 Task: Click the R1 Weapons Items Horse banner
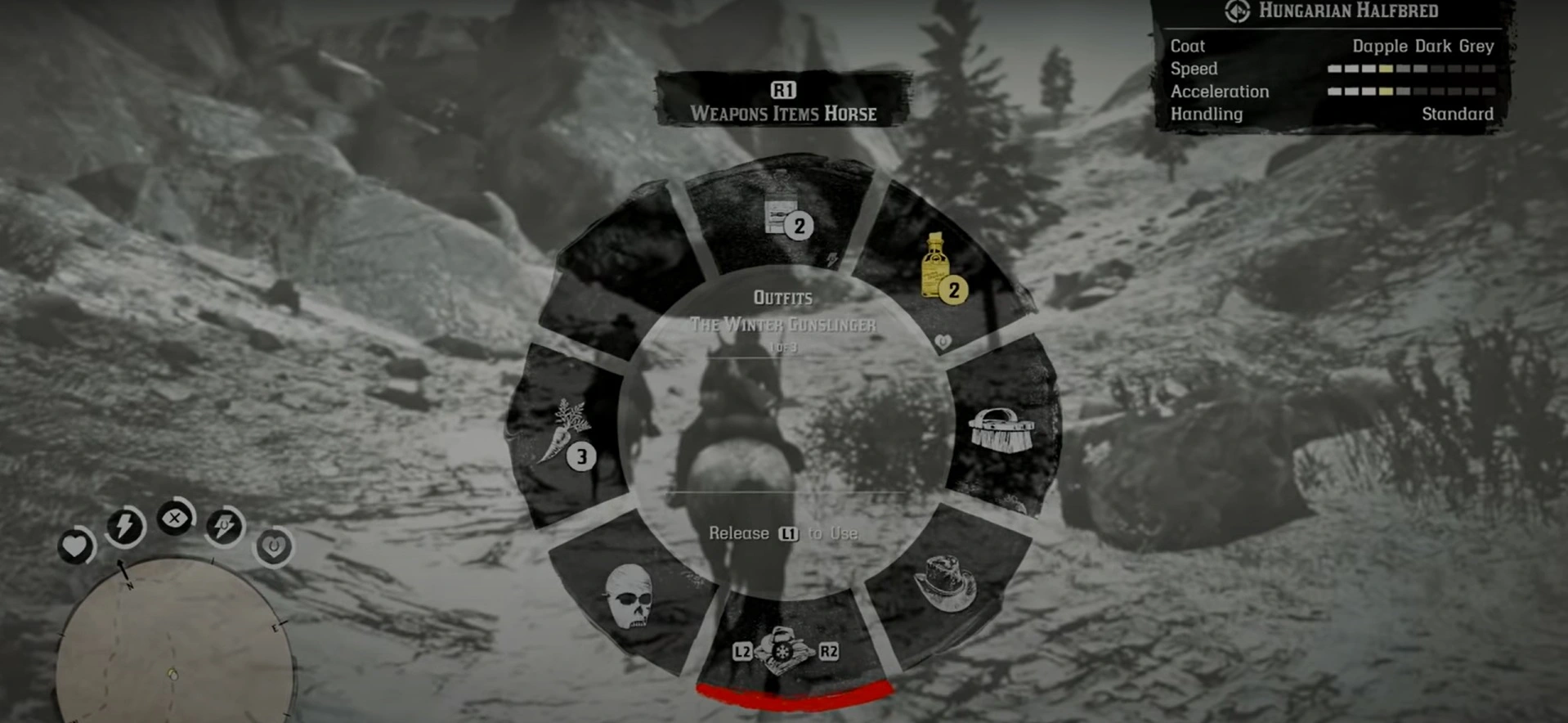click(782, 102)
